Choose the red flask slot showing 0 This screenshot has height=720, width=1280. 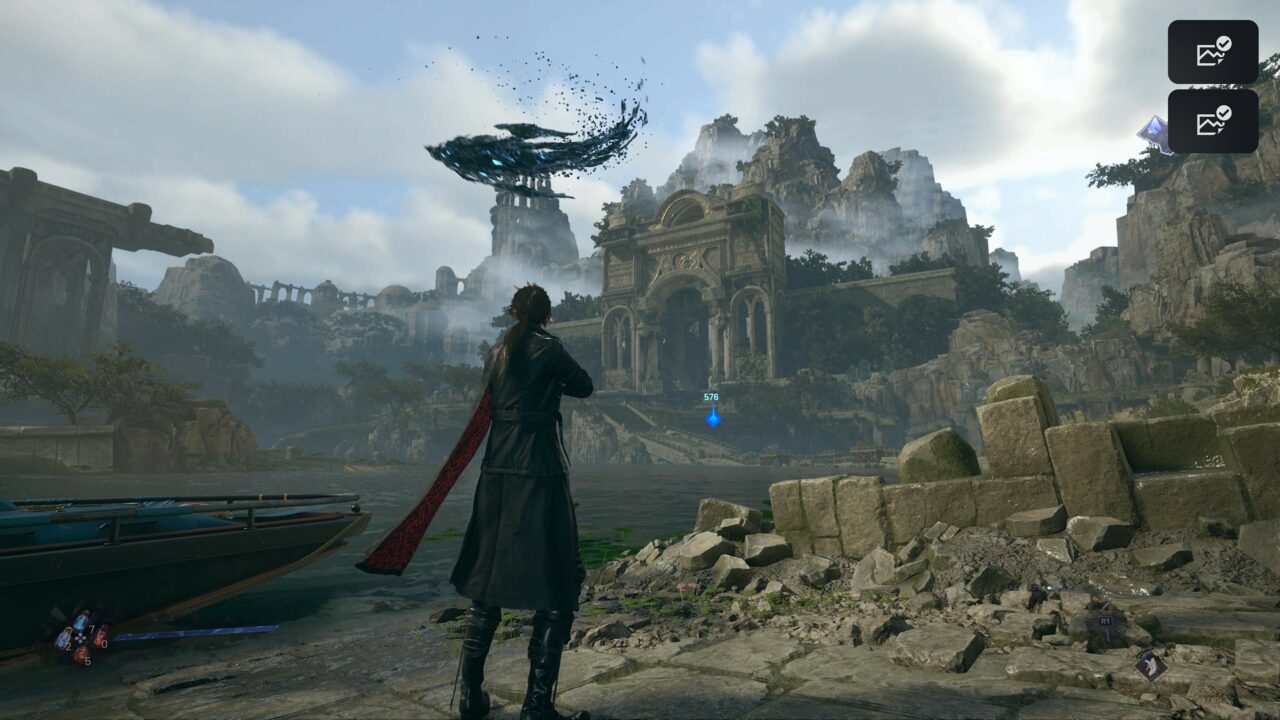tap(99, 637)
